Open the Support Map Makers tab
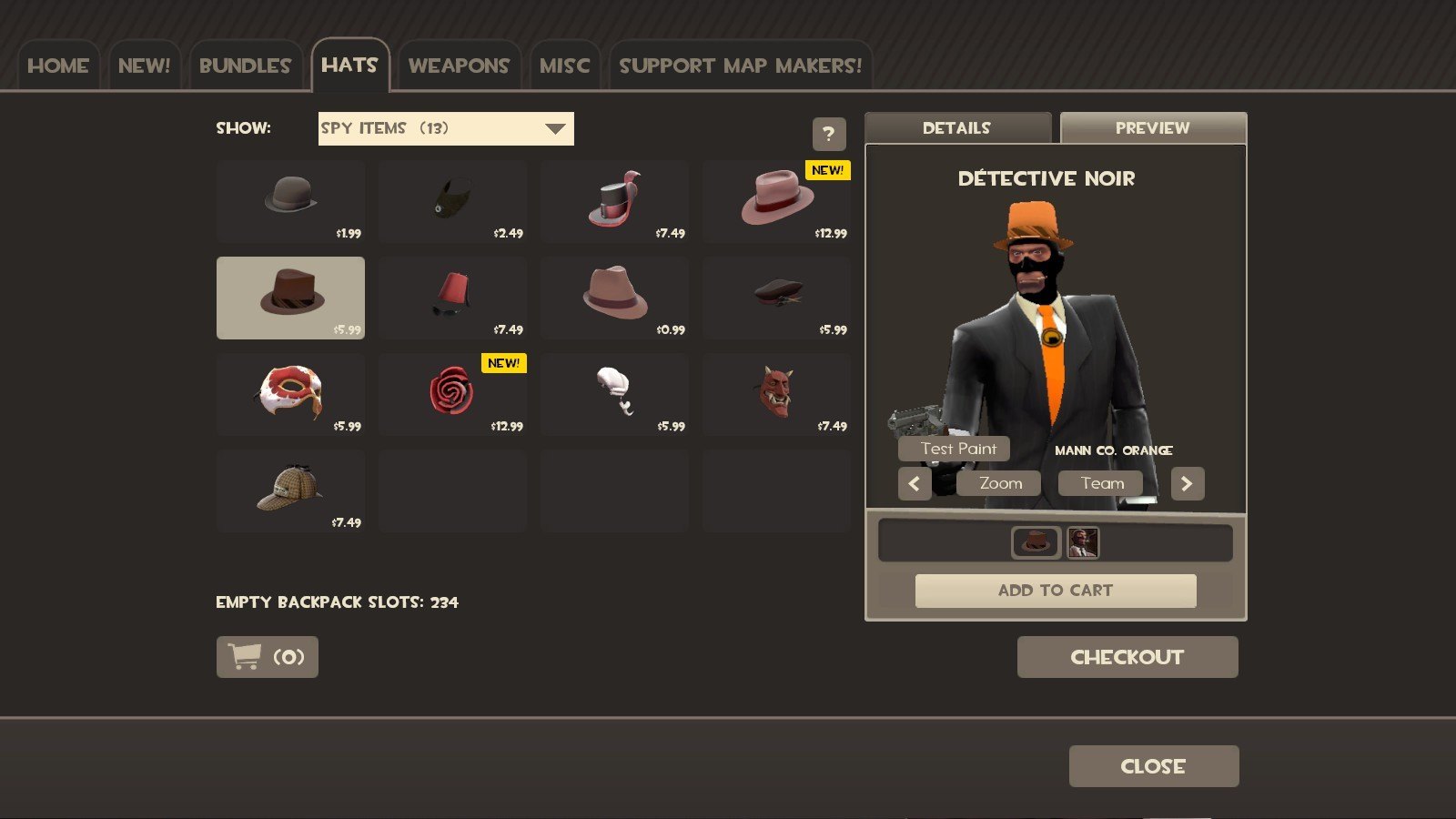The height and width of the screenshot is (819, 1456). point(740,66)
